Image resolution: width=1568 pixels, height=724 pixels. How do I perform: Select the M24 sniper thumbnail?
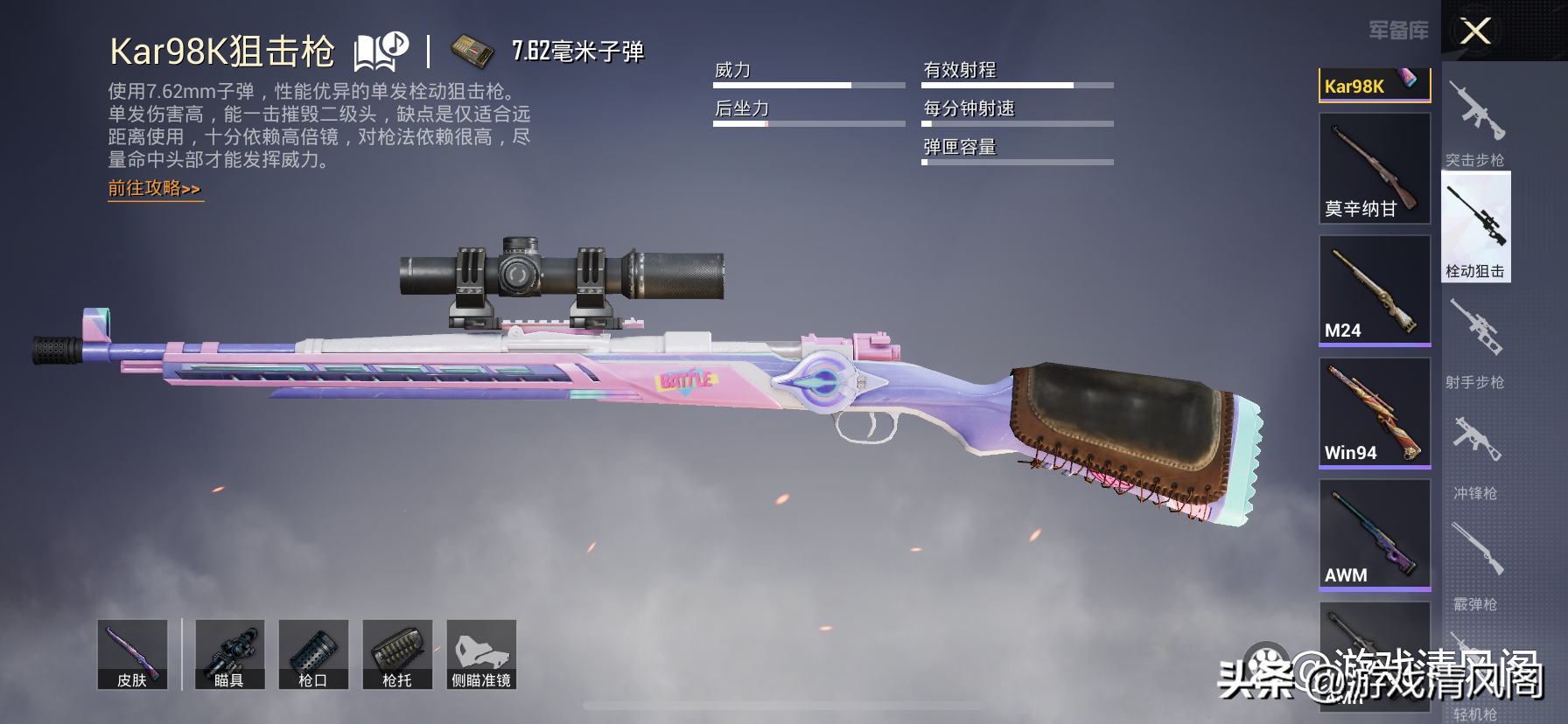[1375, 290]
